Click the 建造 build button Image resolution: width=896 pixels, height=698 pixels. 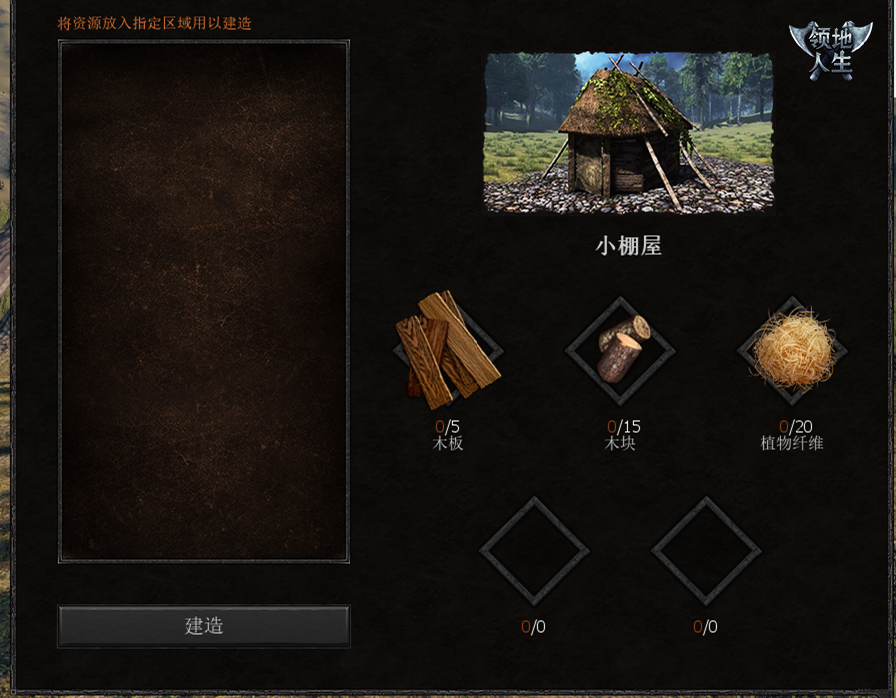click(204, 626)
